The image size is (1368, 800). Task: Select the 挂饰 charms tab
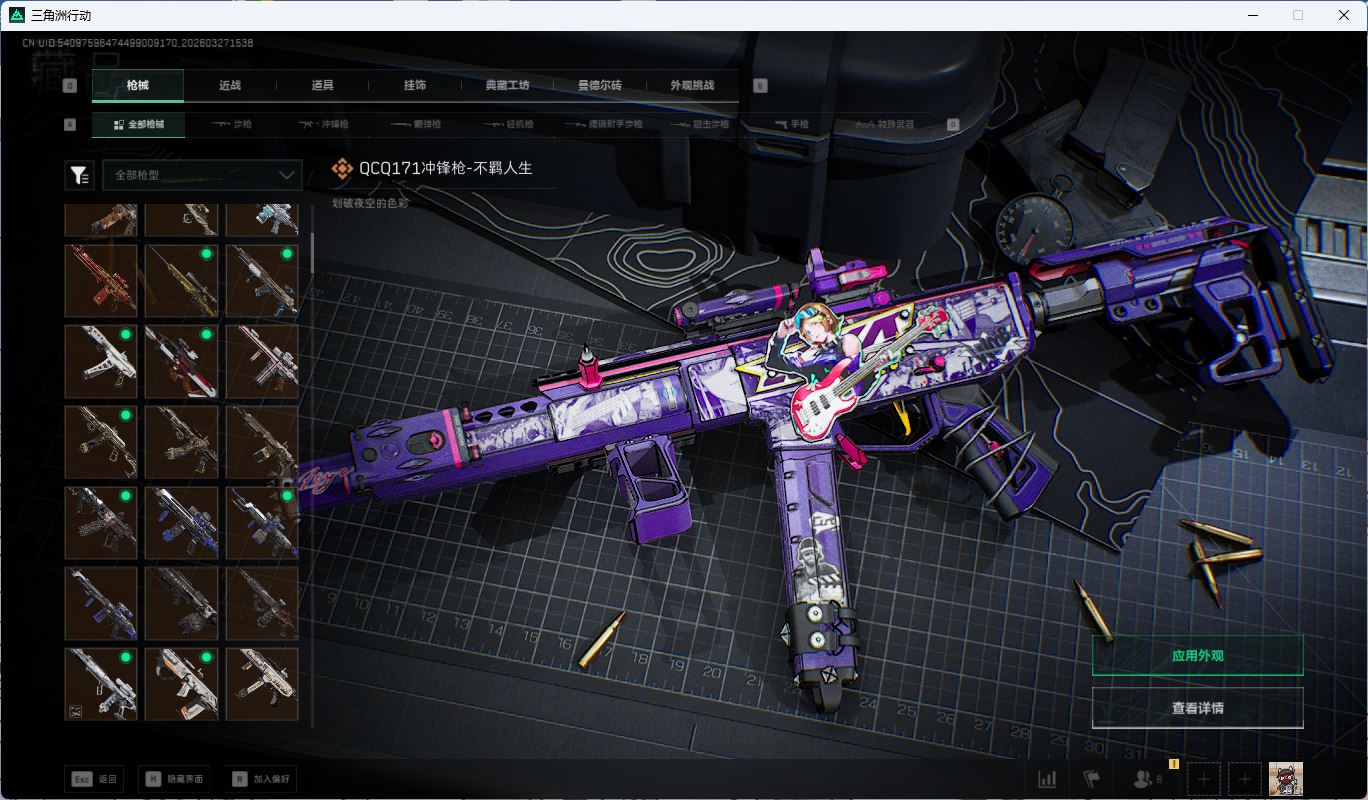(x=415, y=86)
